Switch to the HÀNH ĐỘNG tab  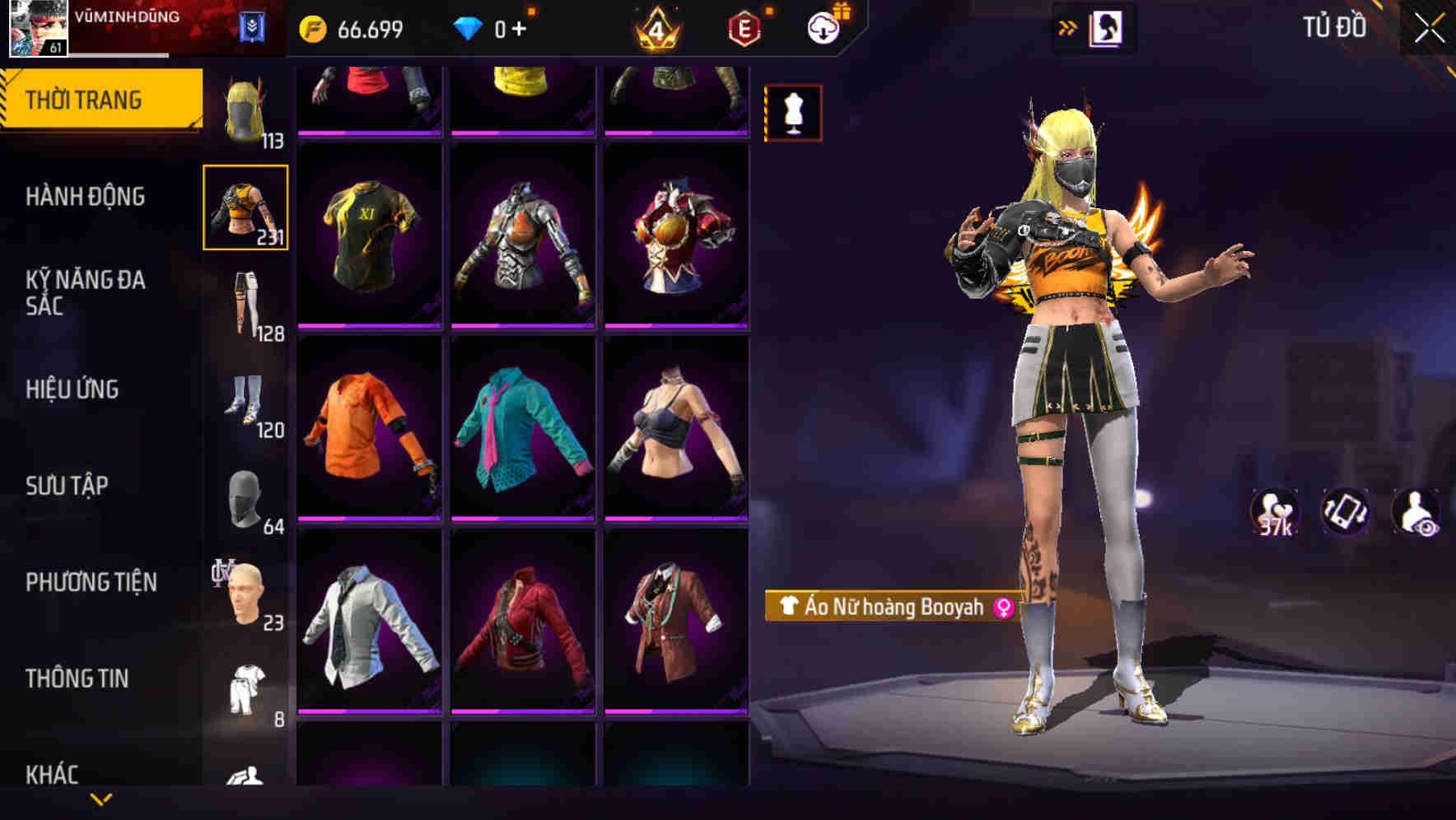tap(85, 196)
